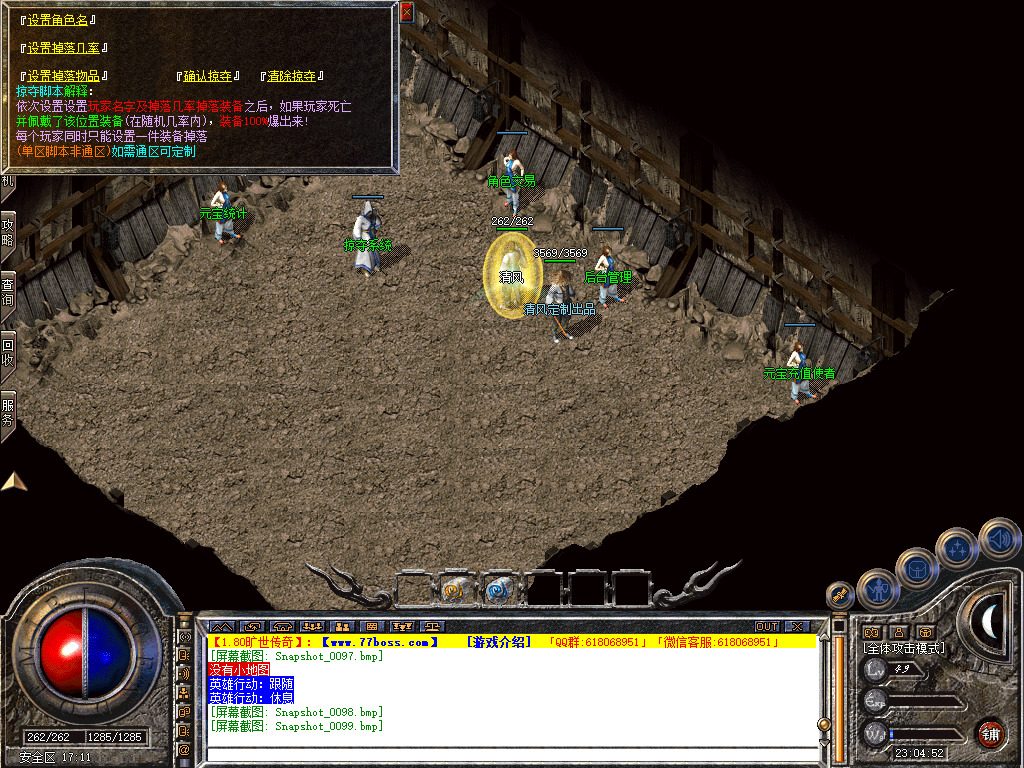Toggle the sound speaker button

(998, 538)
